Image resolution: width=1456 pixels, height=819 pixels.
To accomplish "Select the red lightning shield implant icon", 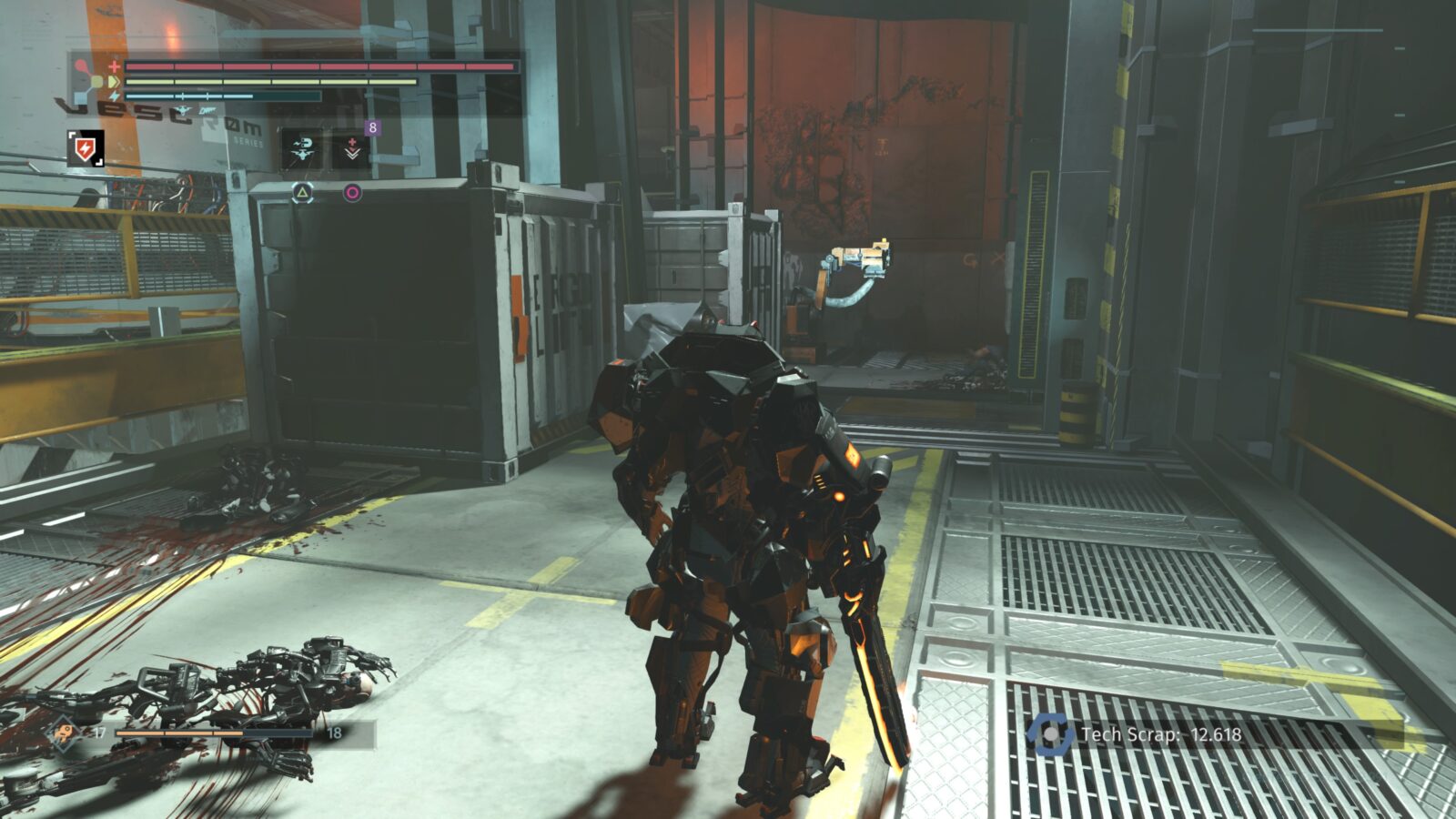I will [x=86, y=148].
